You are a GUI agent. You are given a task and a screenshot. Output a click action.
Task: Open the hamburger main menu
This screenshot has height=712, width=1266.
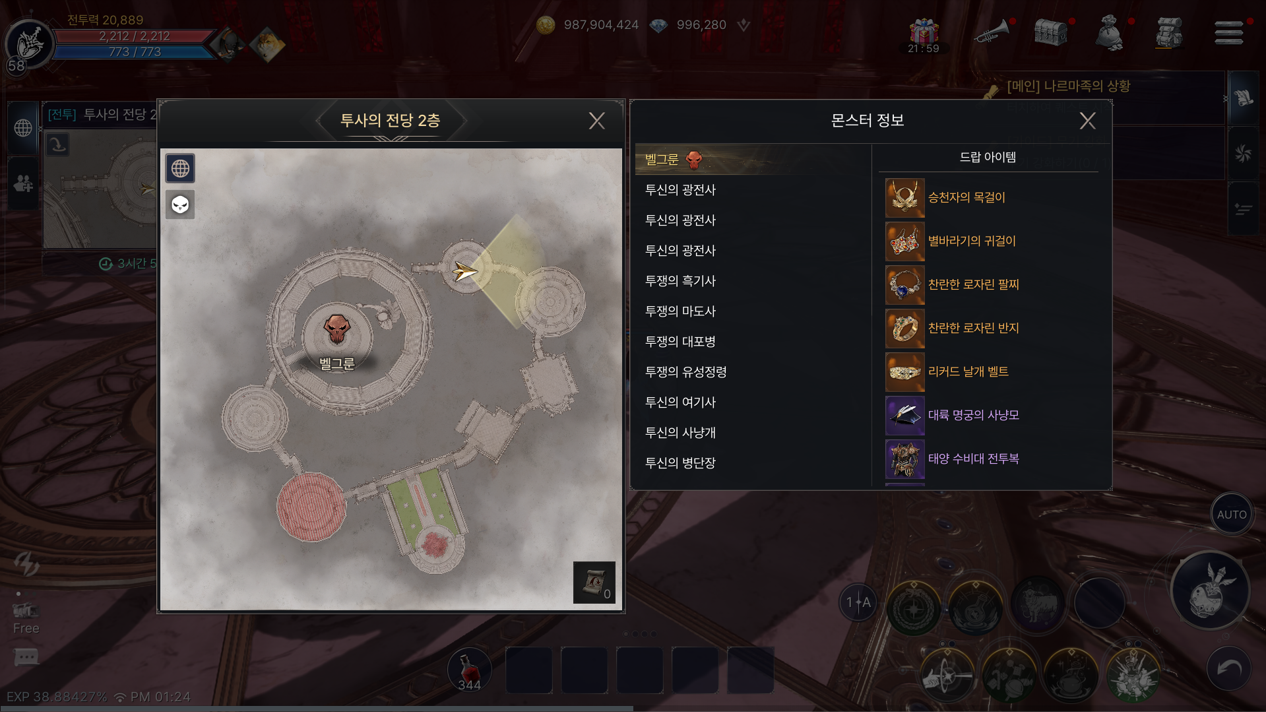point(1229,33)
